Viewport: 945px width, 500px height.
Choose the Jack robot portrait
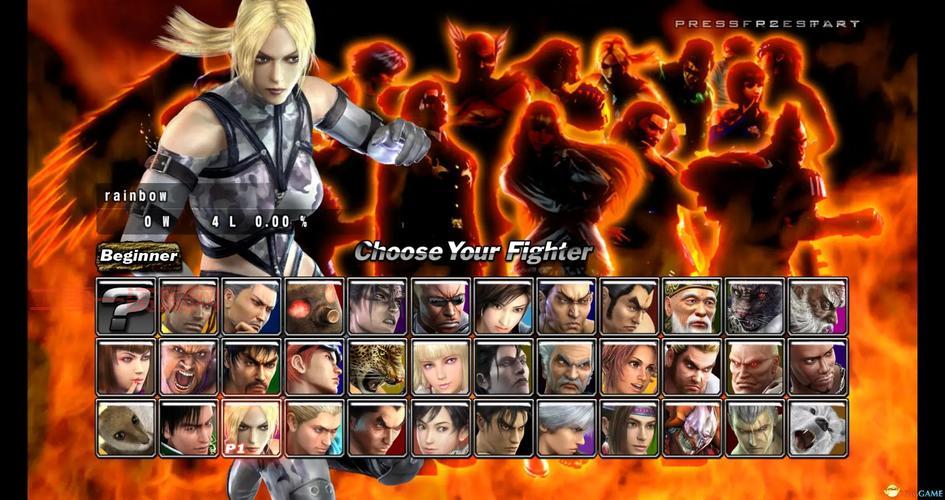[x=315, y=306]
